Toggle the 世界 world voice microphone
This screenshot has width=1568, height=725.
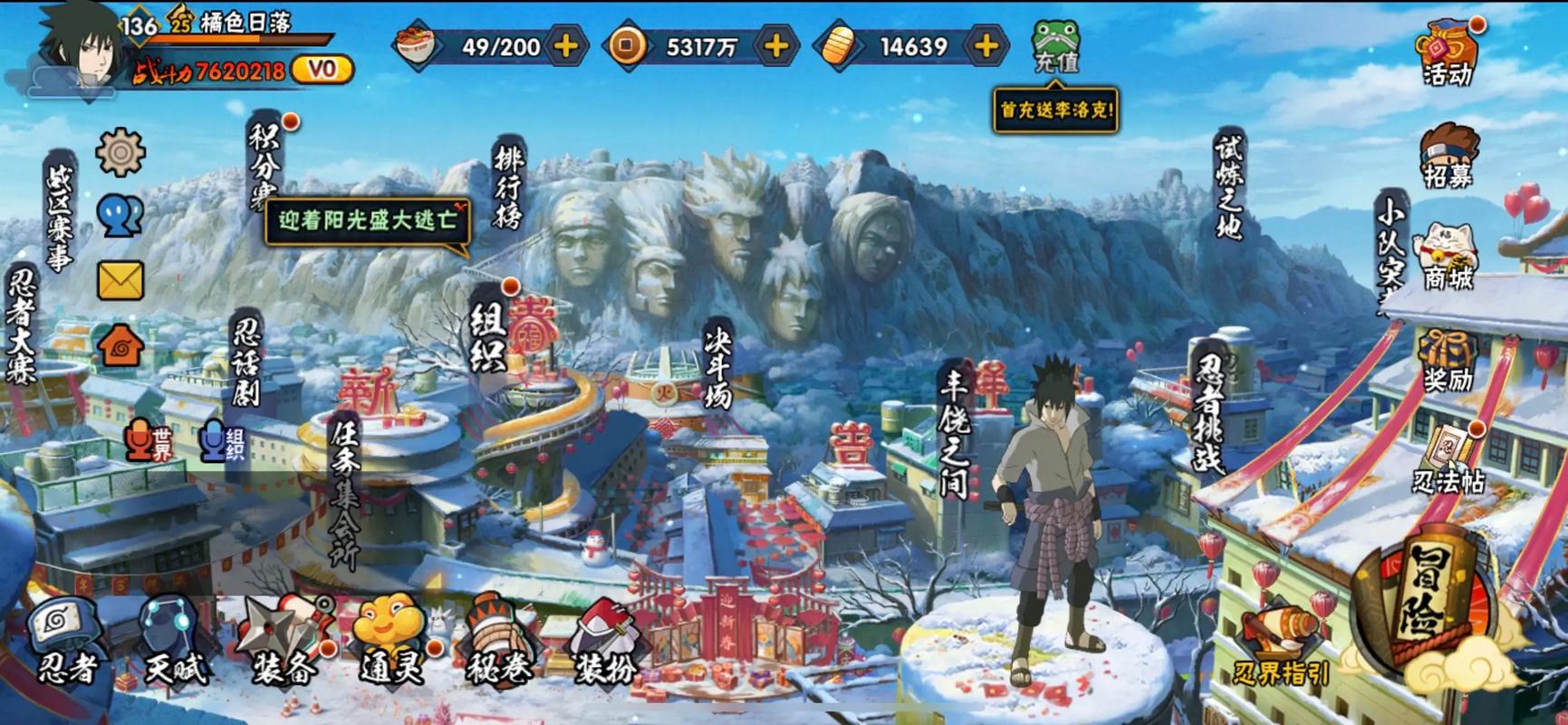point(149,441)
